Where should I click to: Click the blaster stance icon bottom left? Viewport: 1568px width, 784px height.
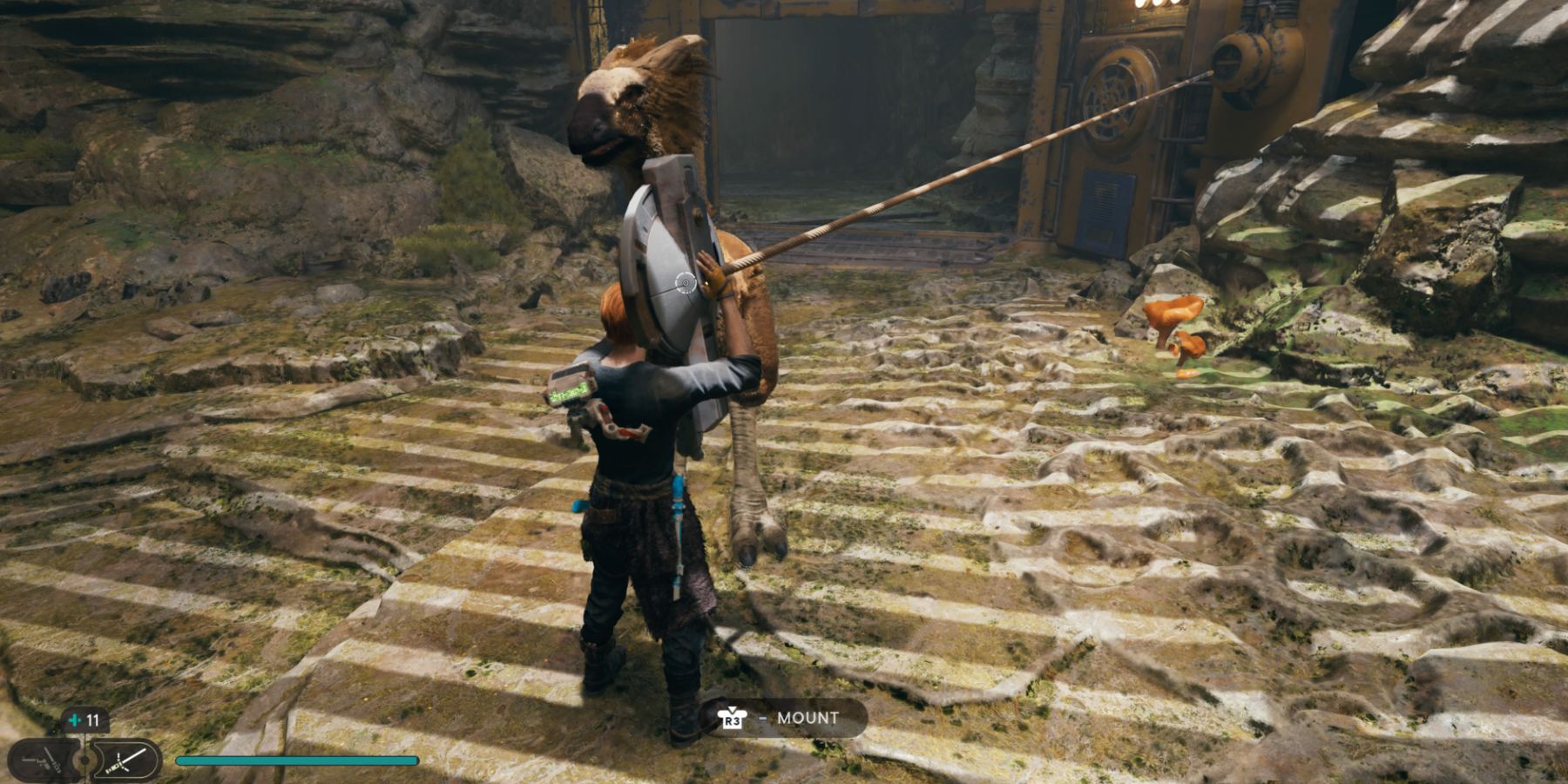point(42,760)
